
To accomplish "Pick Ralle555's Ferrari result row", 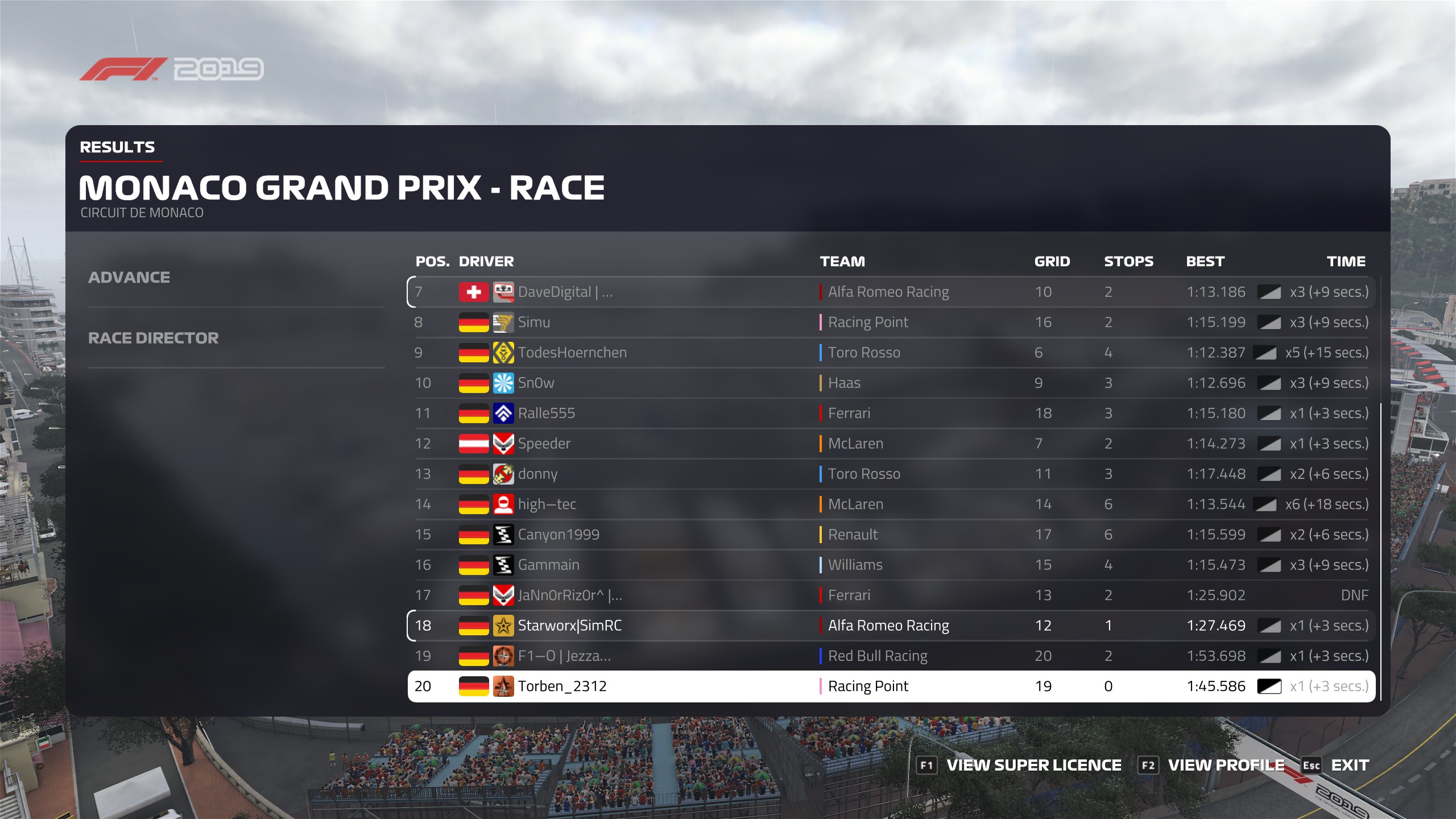I will tap(891, 413).
